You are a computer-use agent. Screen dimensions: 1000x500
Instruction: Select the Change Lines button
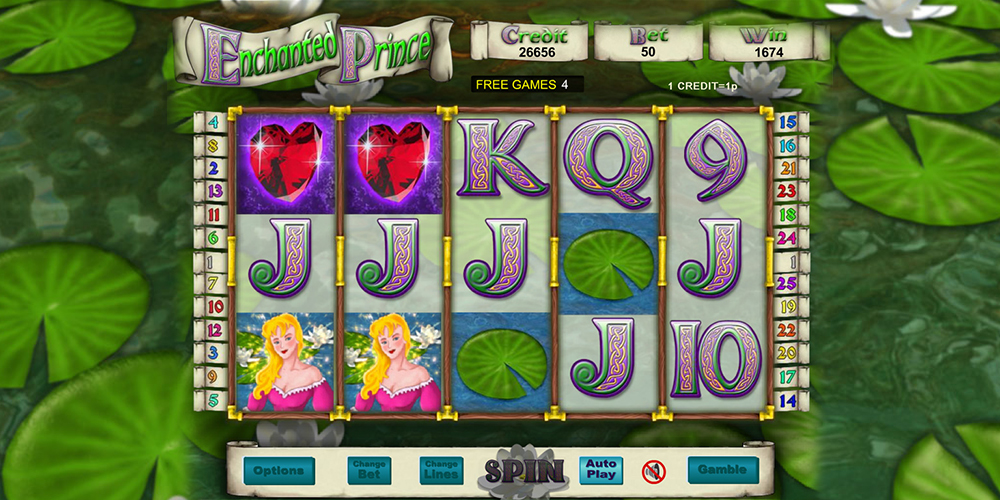coord(440,470)
